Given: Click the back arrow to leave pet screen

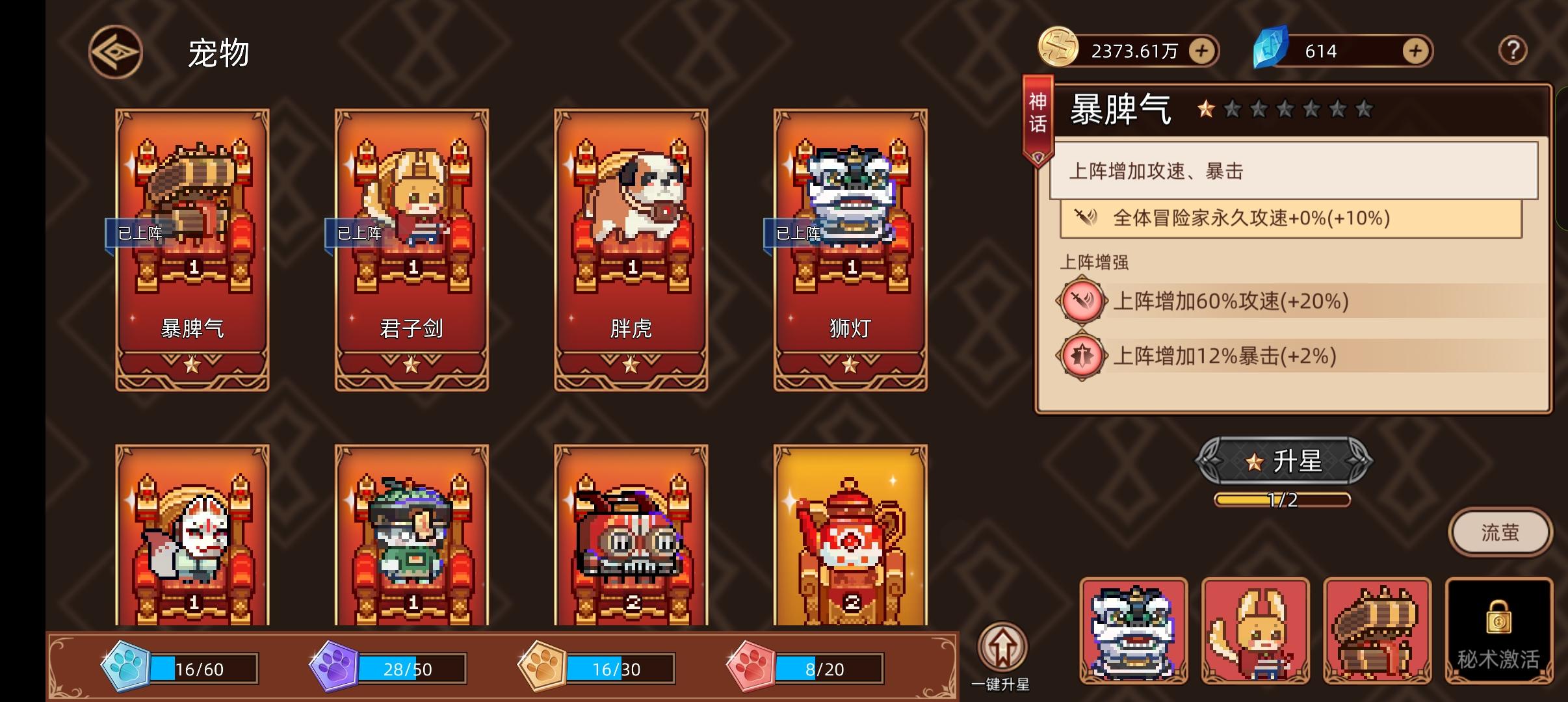Looking at the screenshot, I should pos(114,51).
